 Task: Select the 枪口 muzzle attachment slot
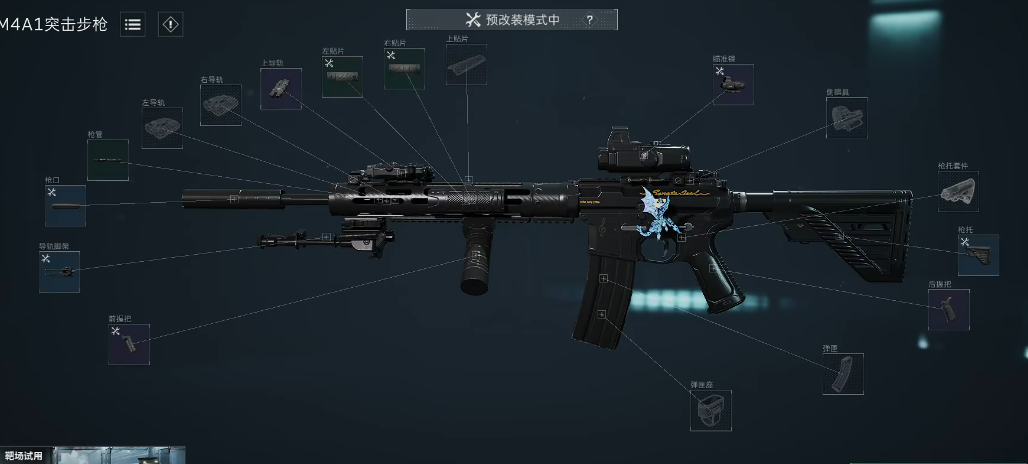pos(65,206)
